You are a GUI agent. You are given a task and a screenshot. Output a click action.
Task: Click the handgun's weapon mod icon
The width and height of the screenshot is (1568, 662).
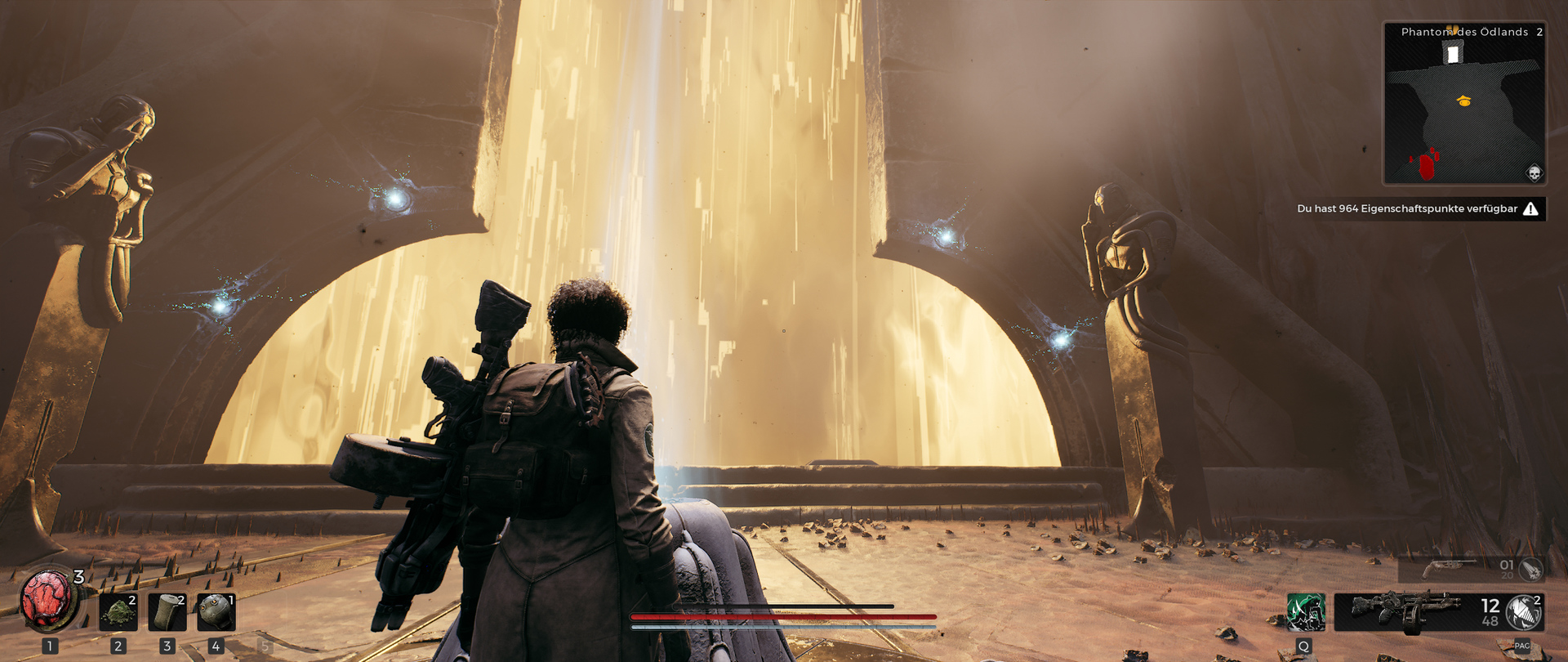pos(1530,568)
